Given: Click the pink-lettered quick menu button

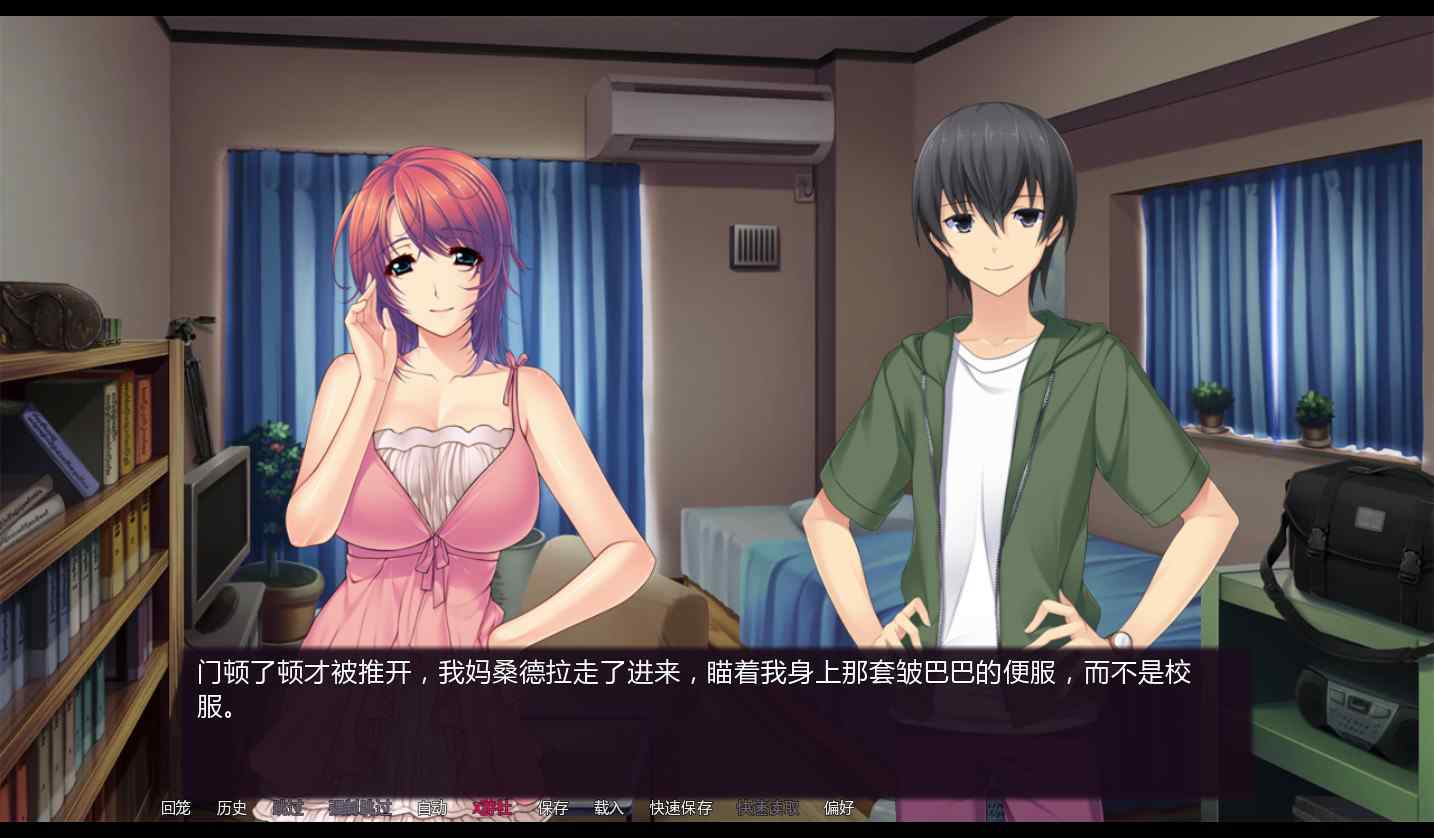Looking at the screenshot, I should [492, 808].
